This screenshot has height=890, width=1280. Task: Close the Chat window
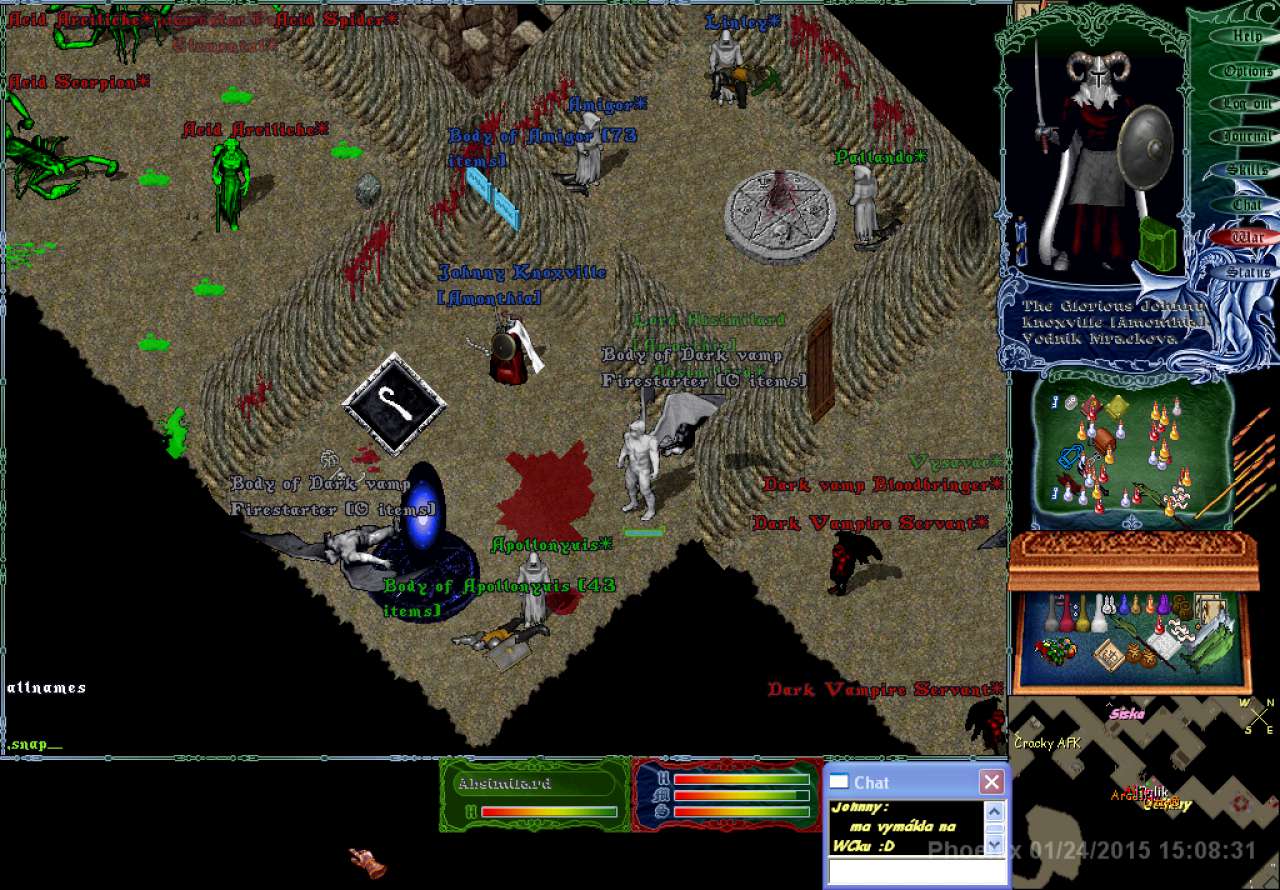point(990,782)
